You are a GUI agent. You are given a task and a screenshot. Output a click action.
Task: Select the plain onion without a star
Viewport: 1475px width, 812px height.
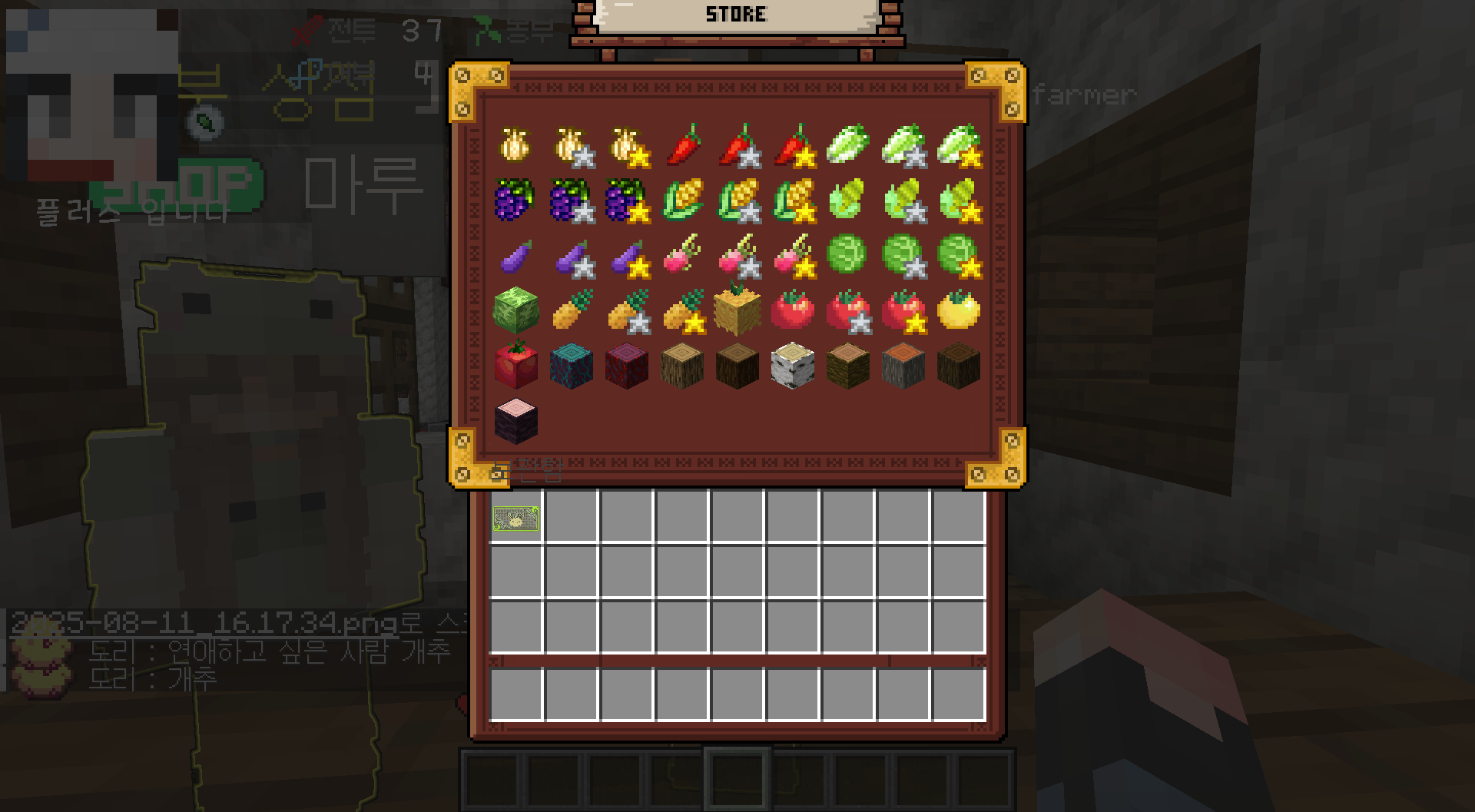click(515, 144)
